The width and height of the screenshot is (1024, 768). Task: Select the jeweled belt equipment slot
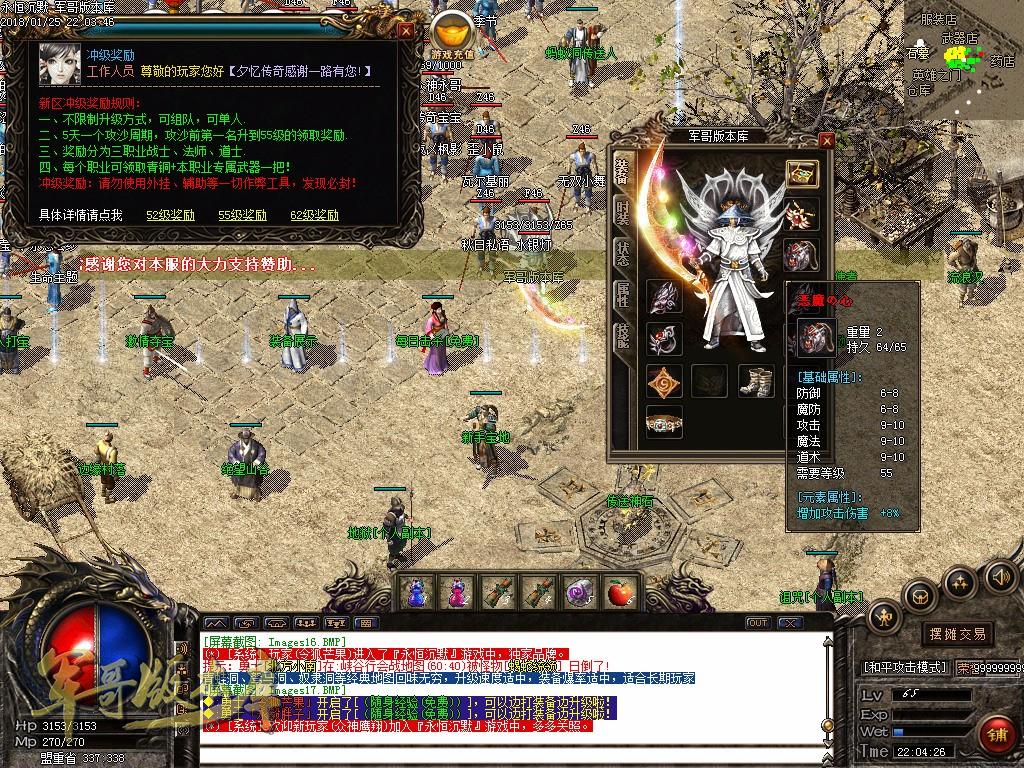pos(664,421)
